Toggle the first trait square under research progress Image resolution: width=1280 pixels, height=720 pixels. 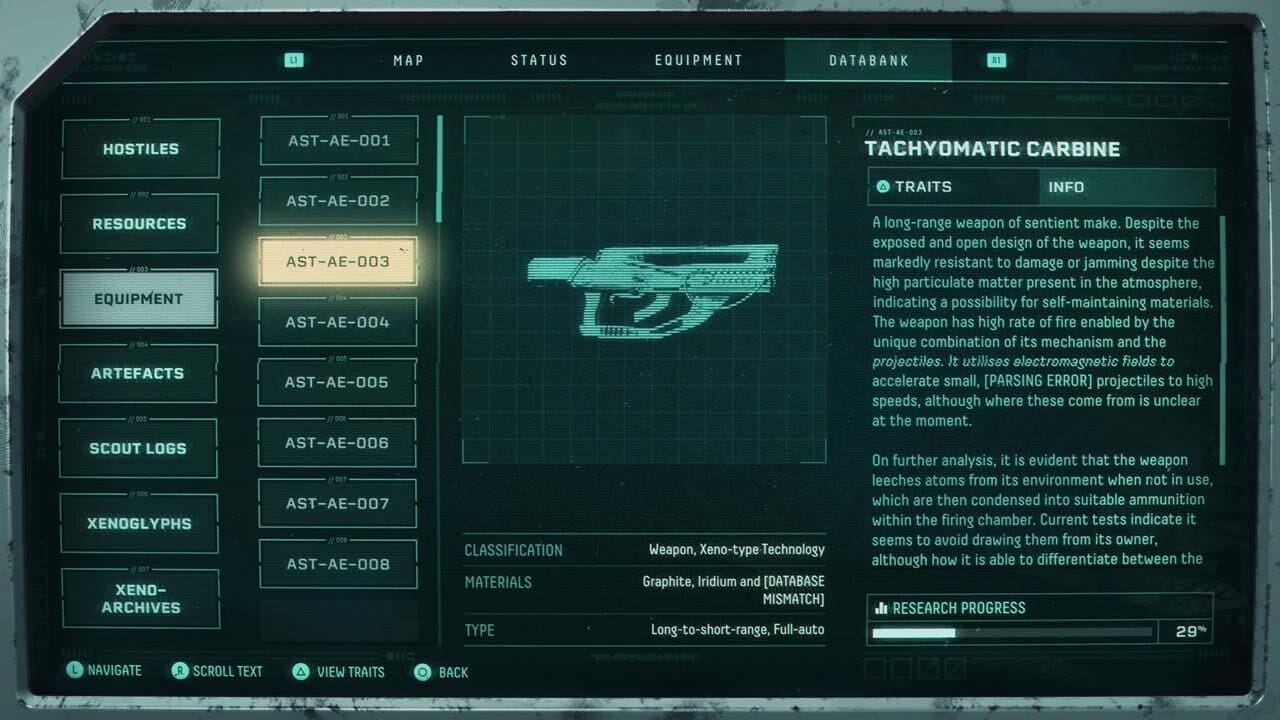[x=873, y=667]
